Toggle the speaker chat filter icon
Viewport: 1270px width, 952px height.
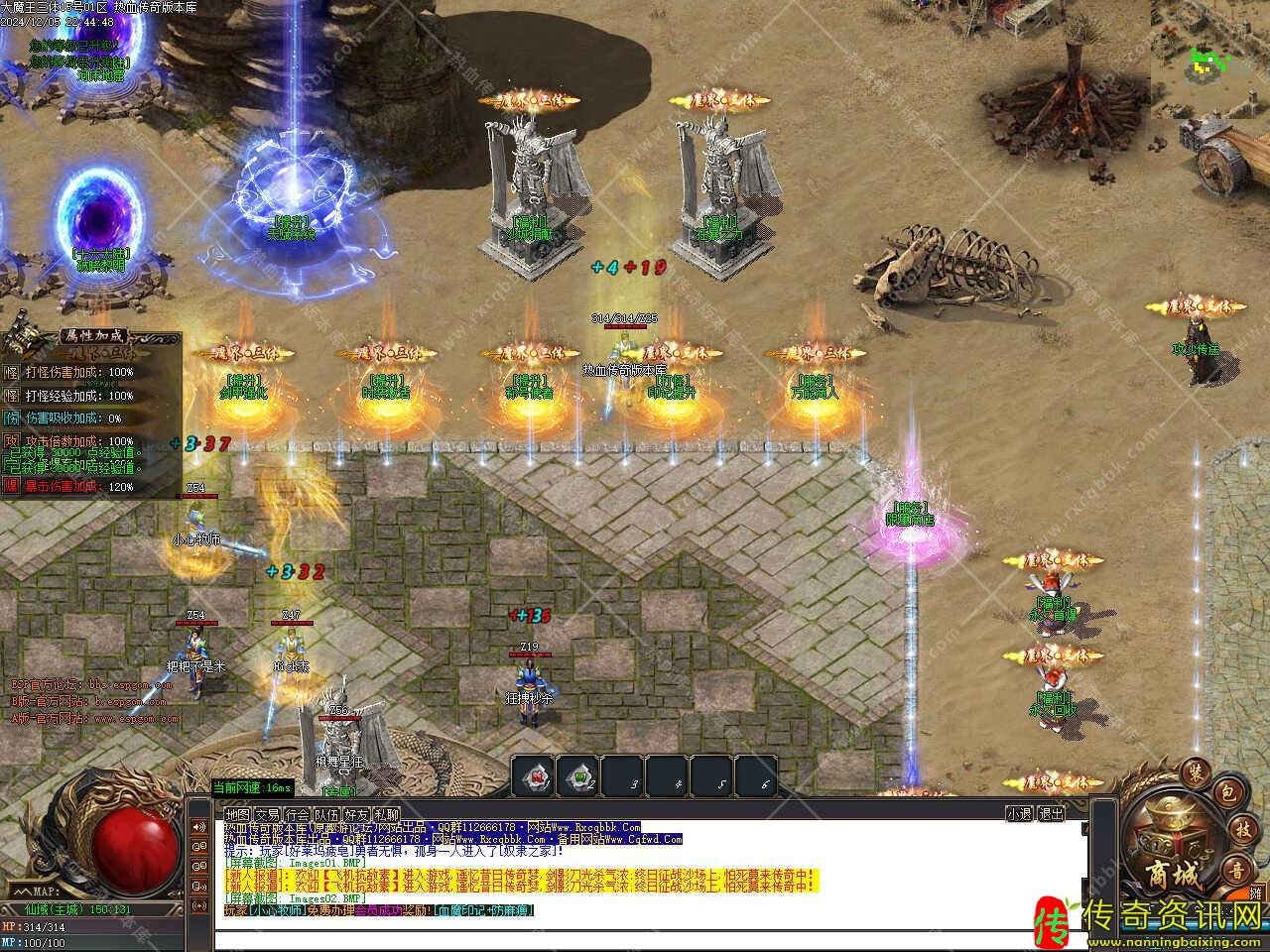(198, 828)
